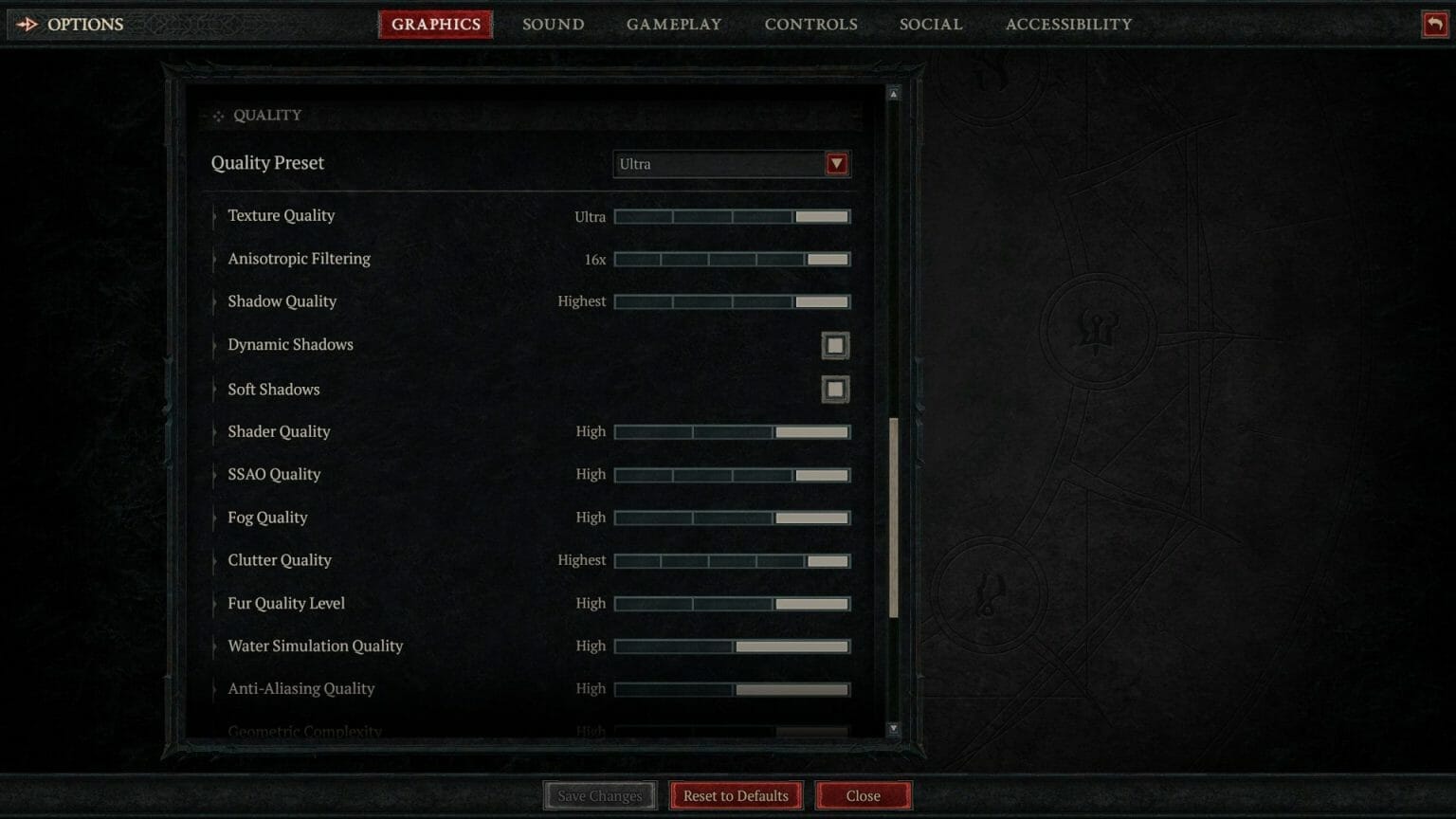Click the Save Changes button
Screen dimensions: 1456x819
[x=599, y=795]
